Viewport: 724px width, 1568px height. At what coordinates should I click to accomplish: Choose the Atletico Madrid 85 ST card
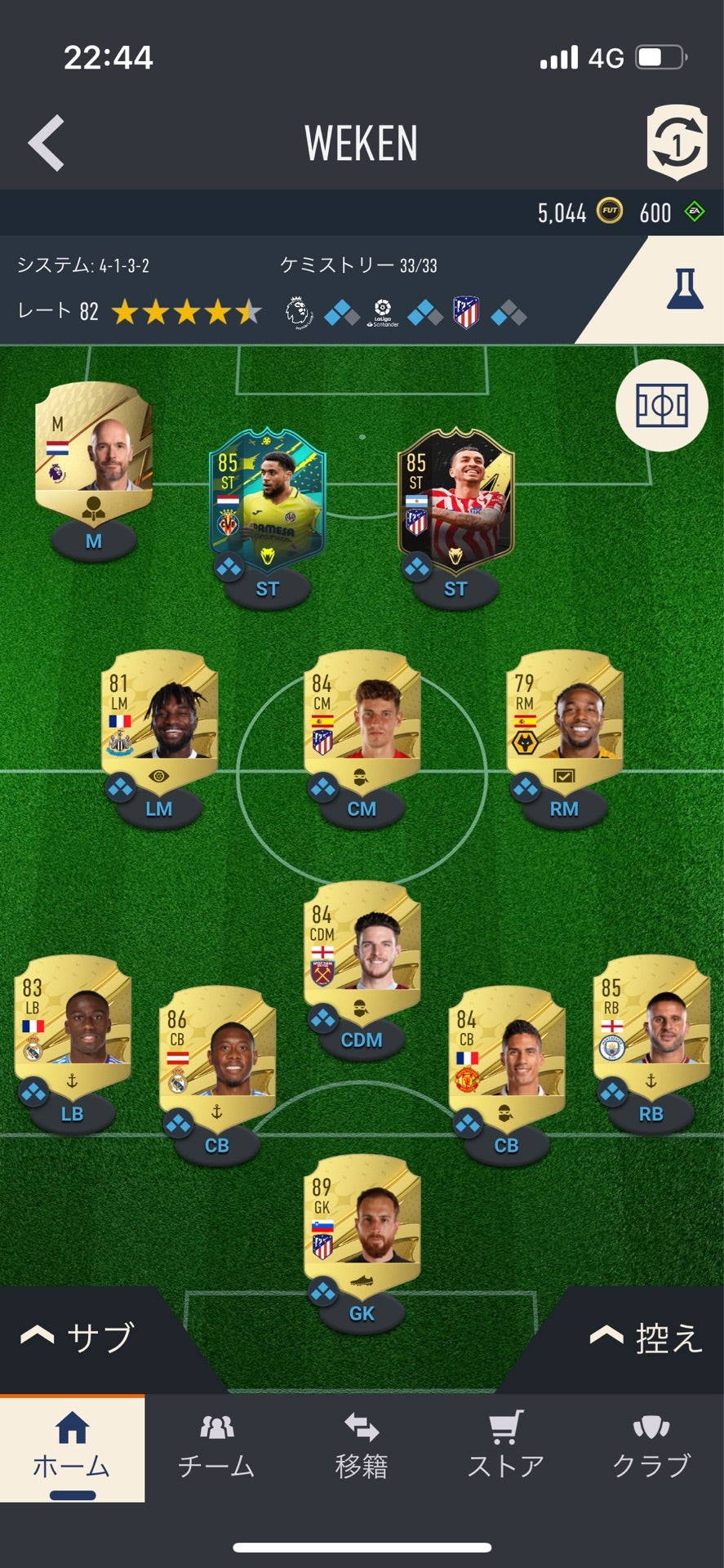coord(455,498)
